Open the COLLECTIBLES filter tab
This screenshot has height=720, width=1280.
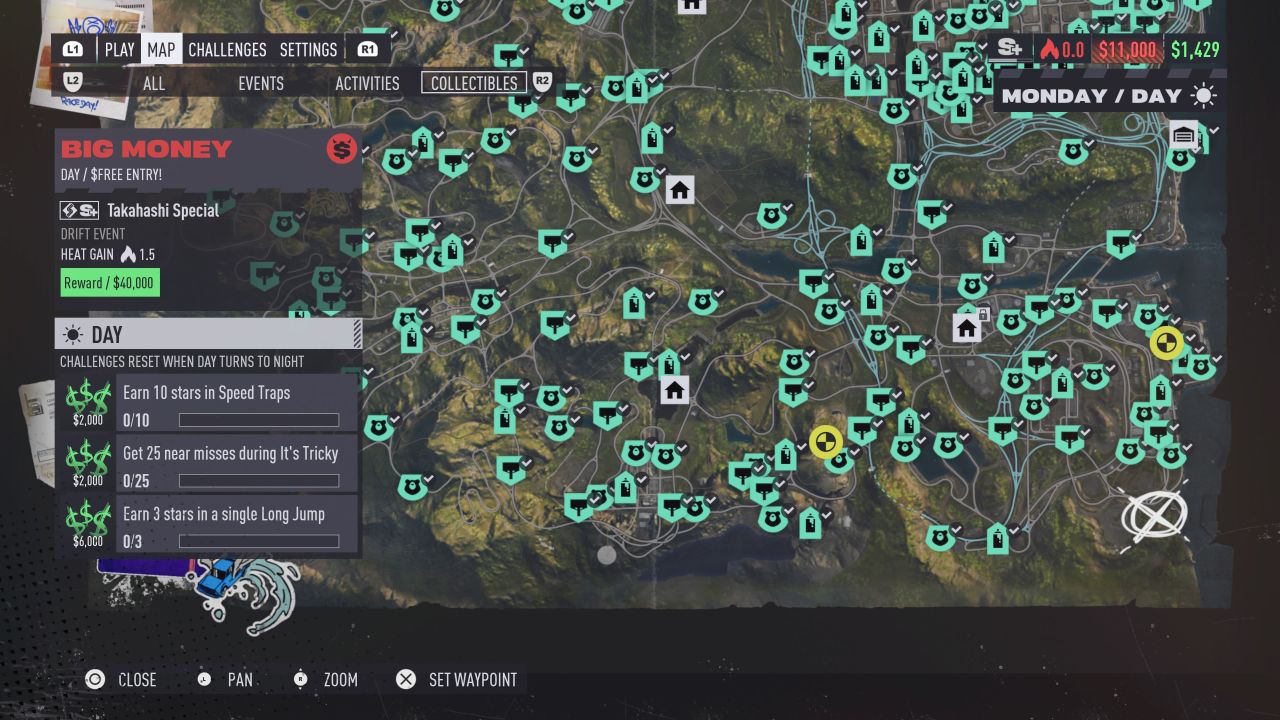coord(473,84)
